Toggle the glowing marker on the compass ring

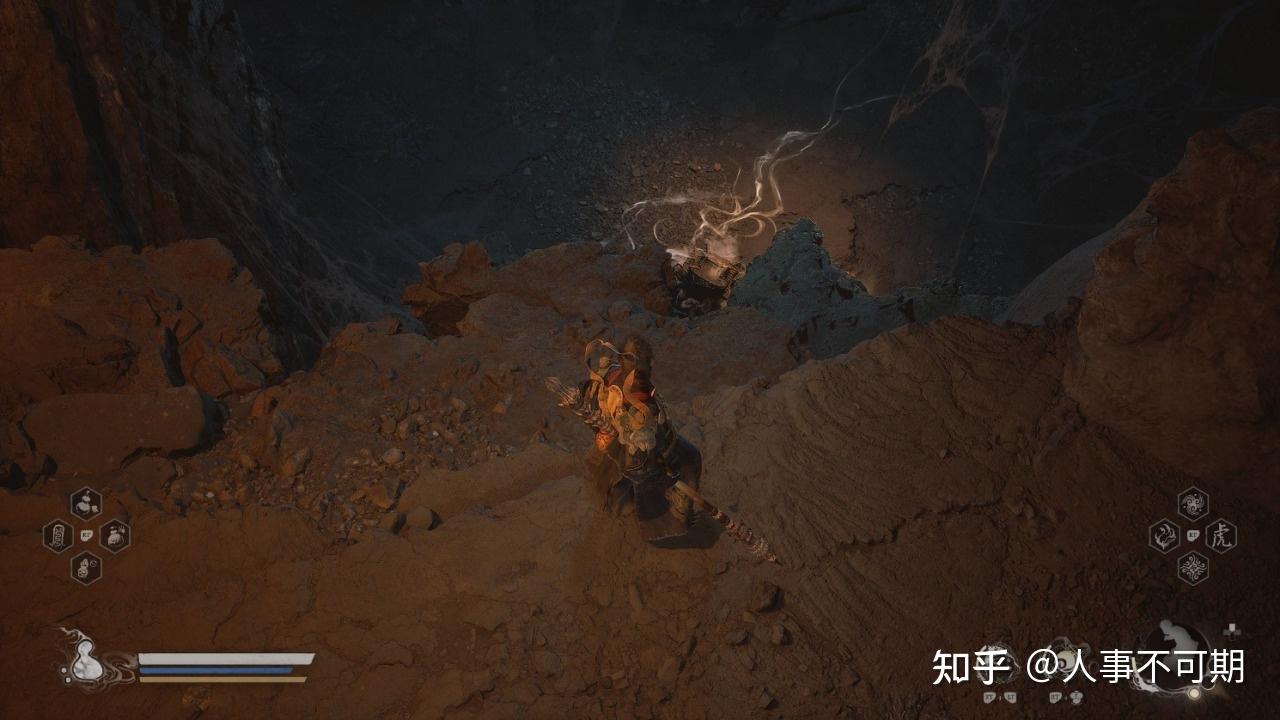coord(1194,691)
